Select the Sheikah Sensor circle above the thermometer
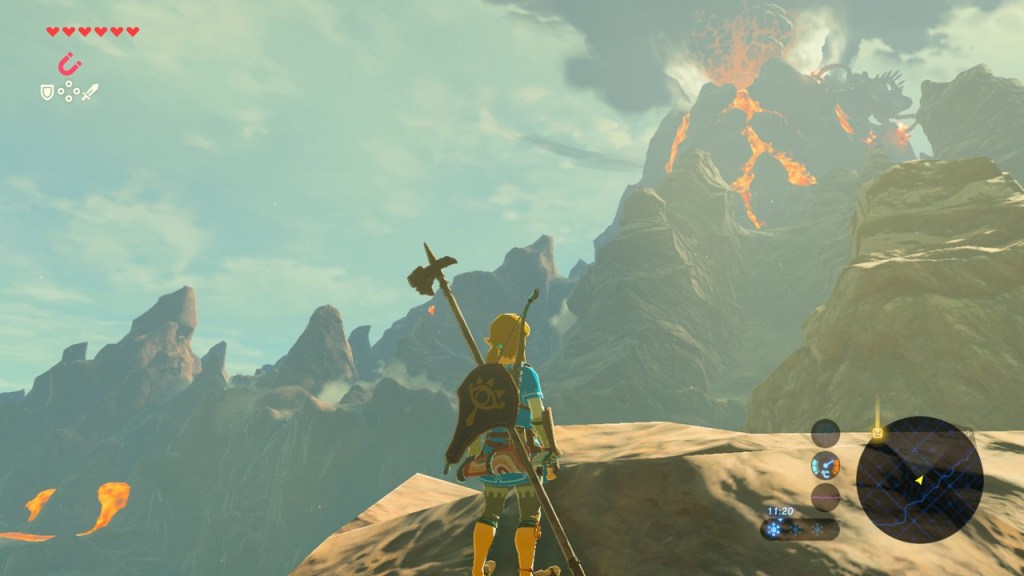This screenshot has width=1024, height=576. coord(825,433)
